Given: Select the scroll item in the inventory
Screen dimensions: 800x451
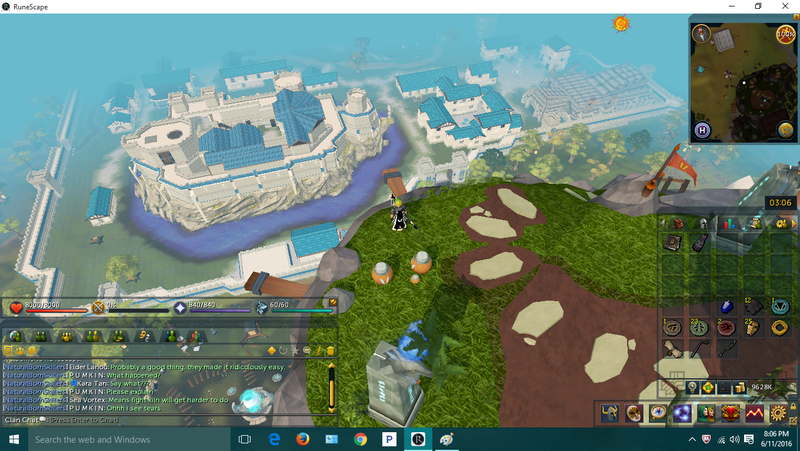Looking at the screenshot, I should (x=672, y=349).
